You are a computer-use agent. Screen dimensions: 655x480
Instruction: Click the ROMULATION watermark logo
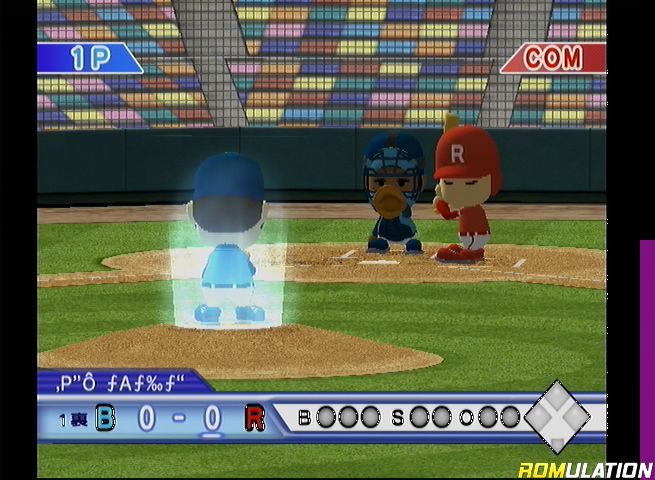585,469
